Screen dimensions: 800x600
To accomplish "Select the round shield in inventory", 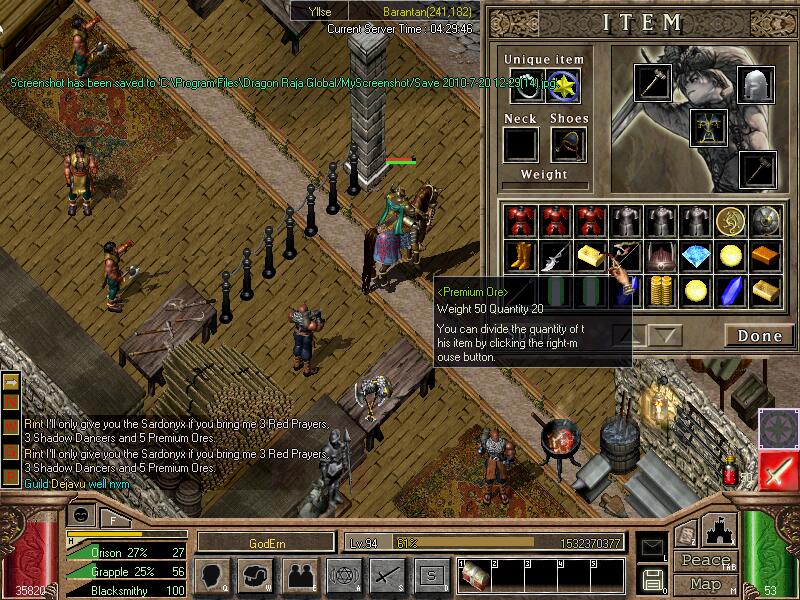I will coord(766,221).
